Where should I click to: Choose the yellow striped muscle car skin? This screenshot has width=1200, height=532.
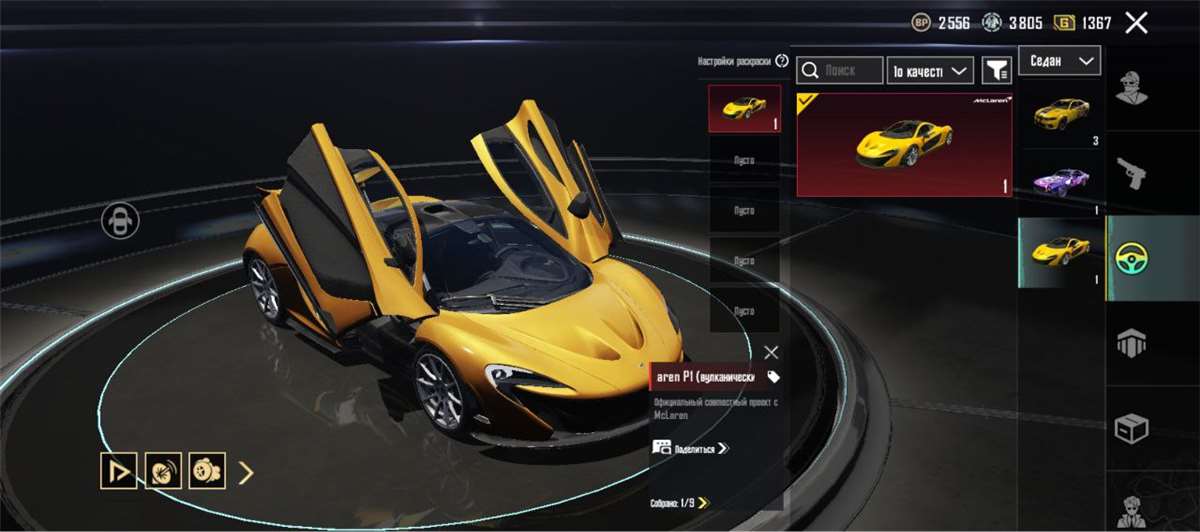click(1060, 115)
